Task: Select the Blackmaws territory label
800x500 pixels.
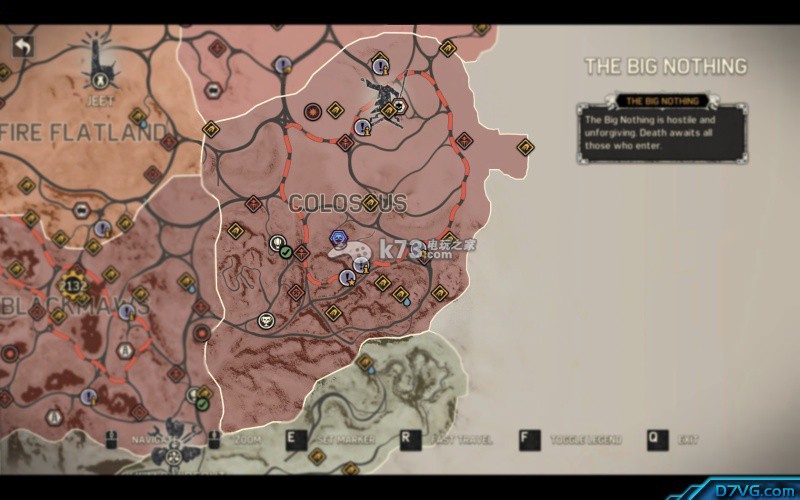Action: [75, 305]
